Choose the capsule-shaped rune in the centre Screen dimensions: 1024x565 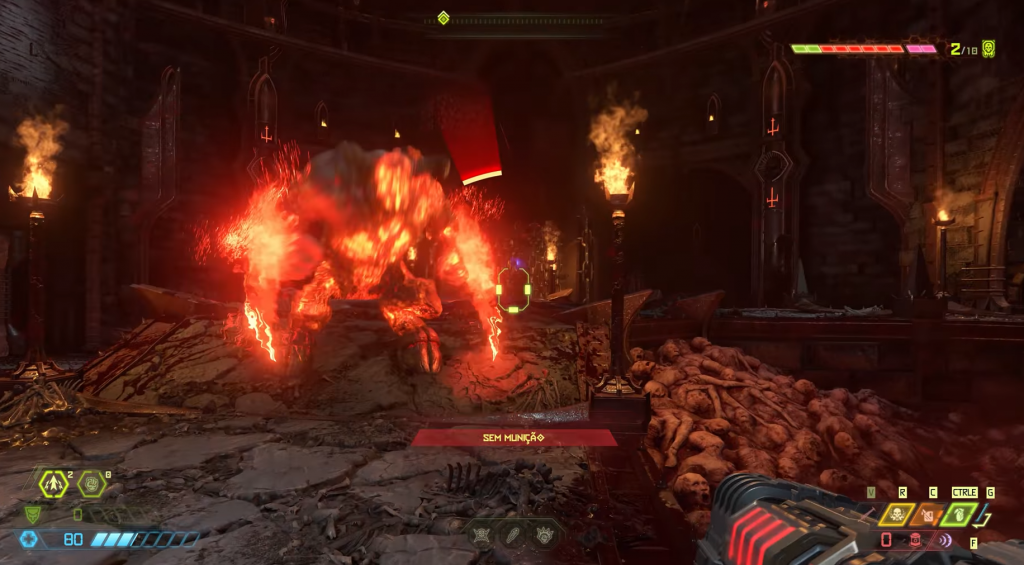(513, 535)
